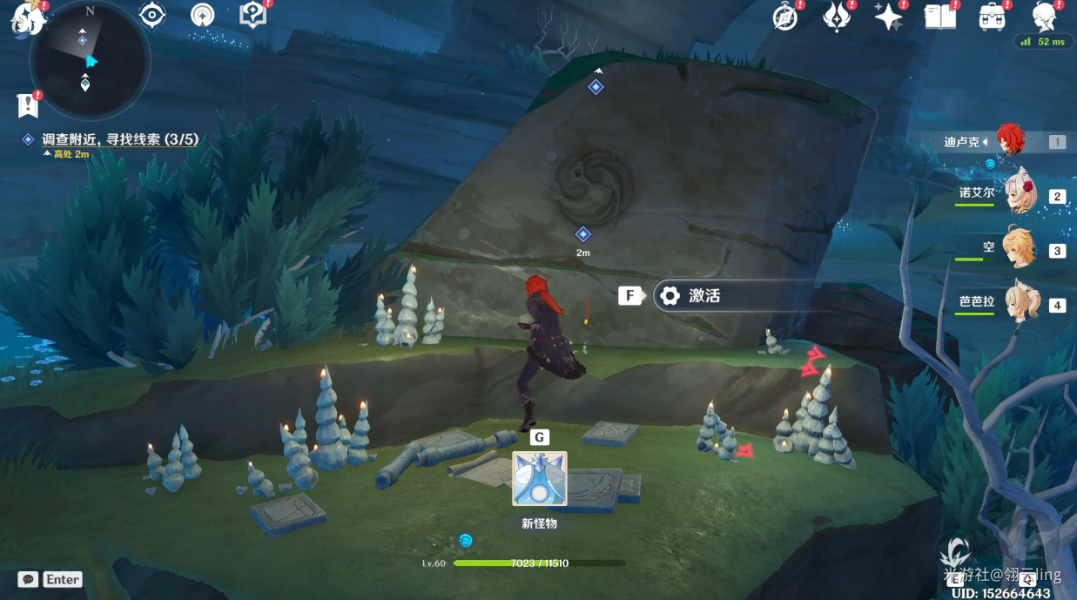Open the adventurer handbook book icon
This screenshot has height=600, width=1077.
[x=940, y=16]
